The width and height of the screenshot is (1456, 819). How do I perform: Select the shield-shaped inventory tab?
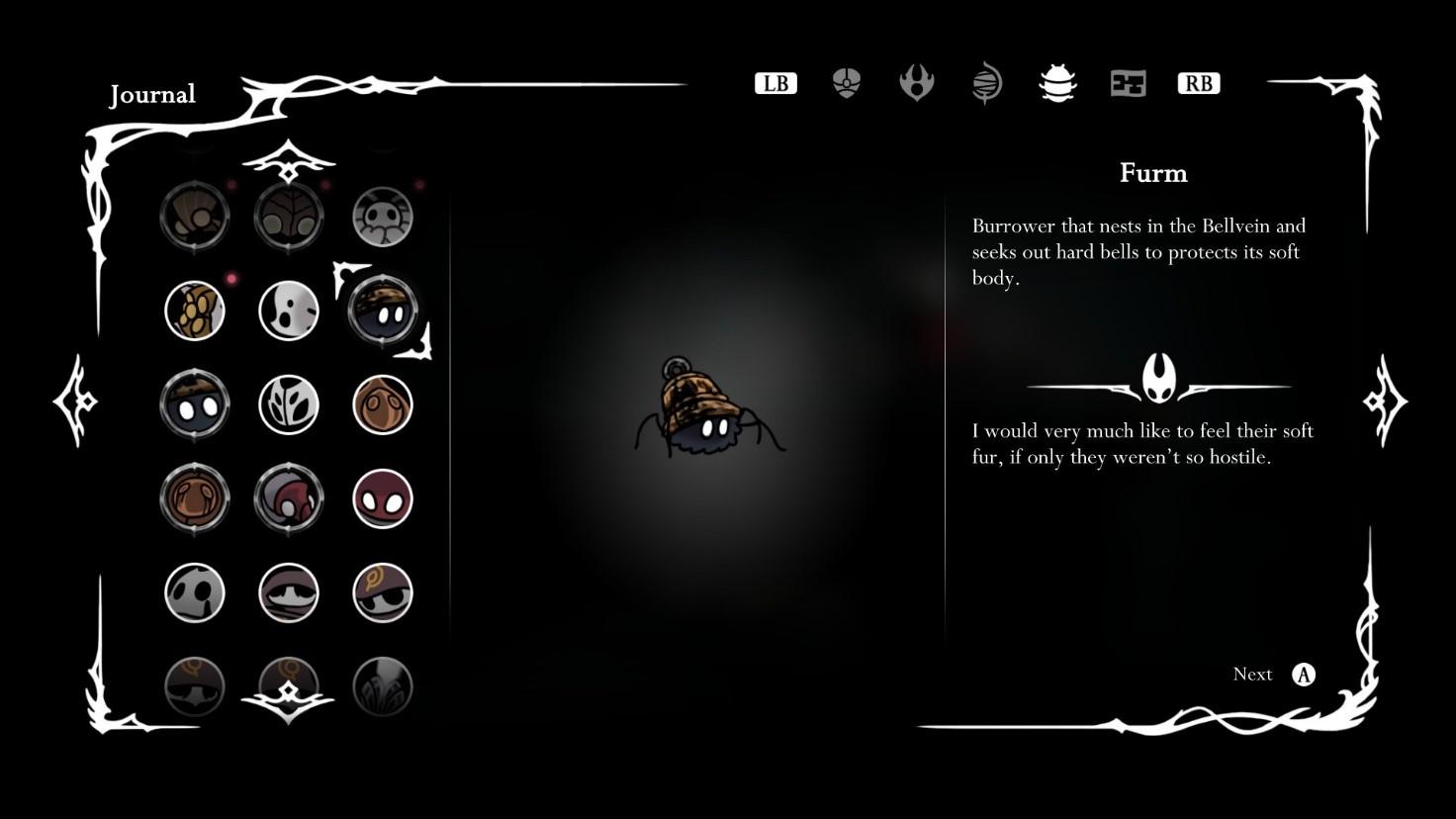846,84
